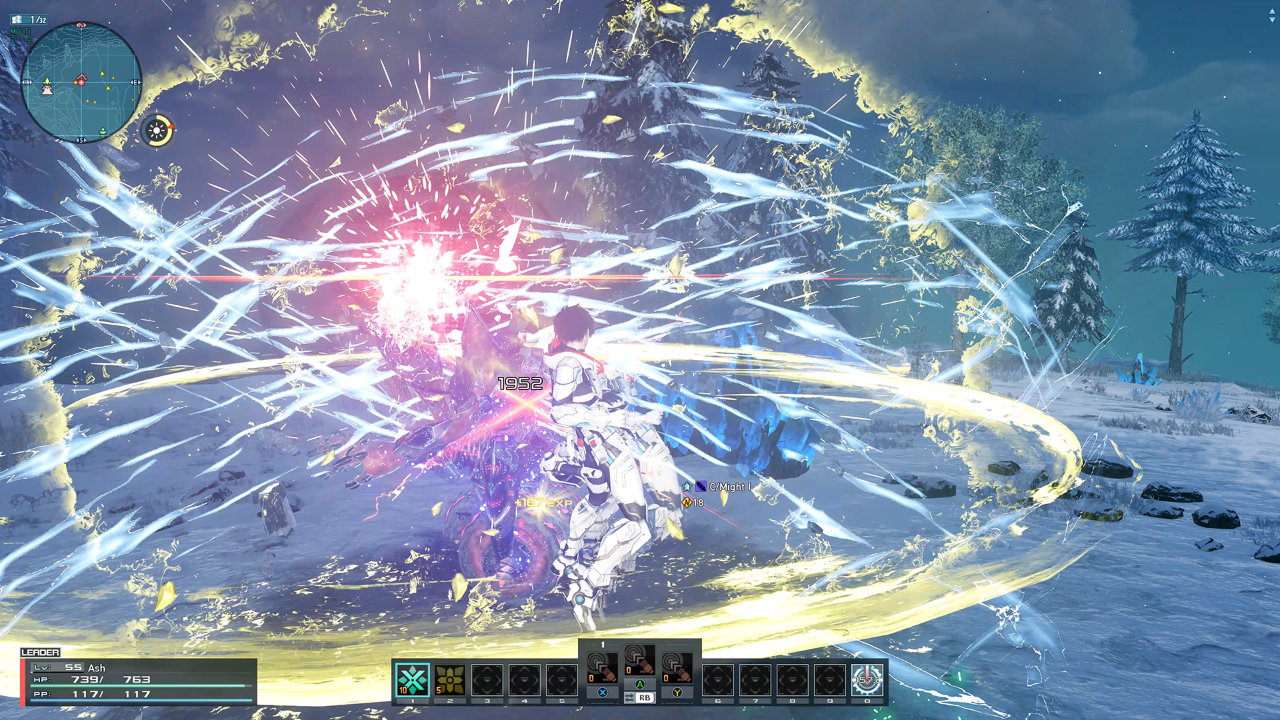Click the sun on the compass time dial
This screenshot has width=1280, height=720.
(156, 129)
